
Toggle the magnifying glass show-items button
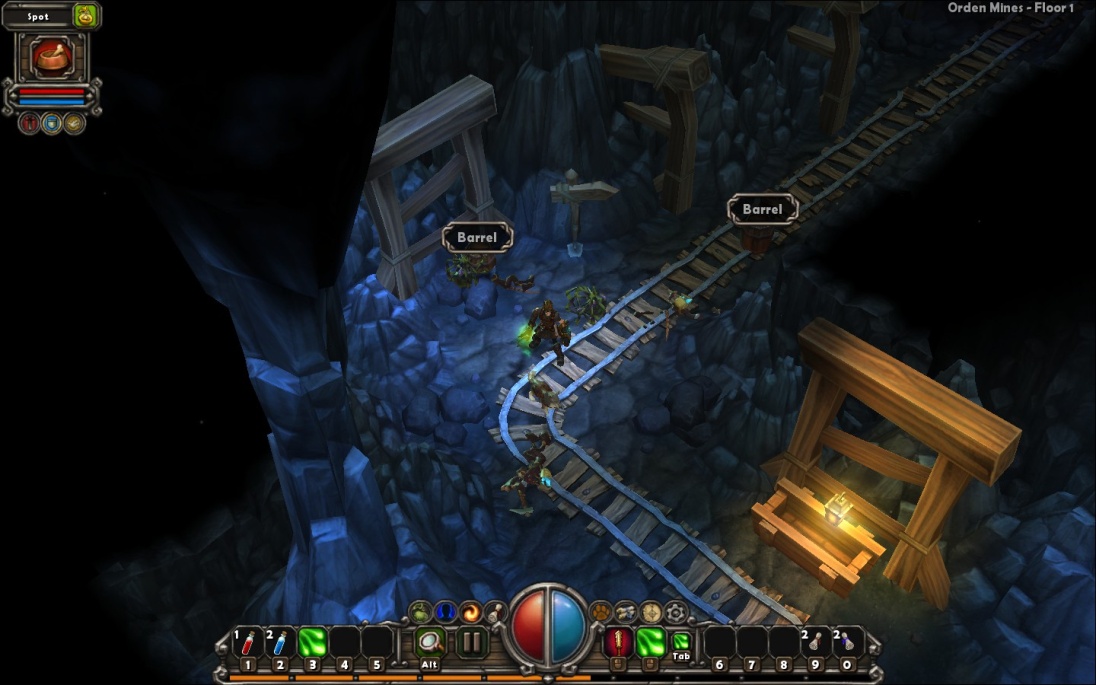click(430, 641)
